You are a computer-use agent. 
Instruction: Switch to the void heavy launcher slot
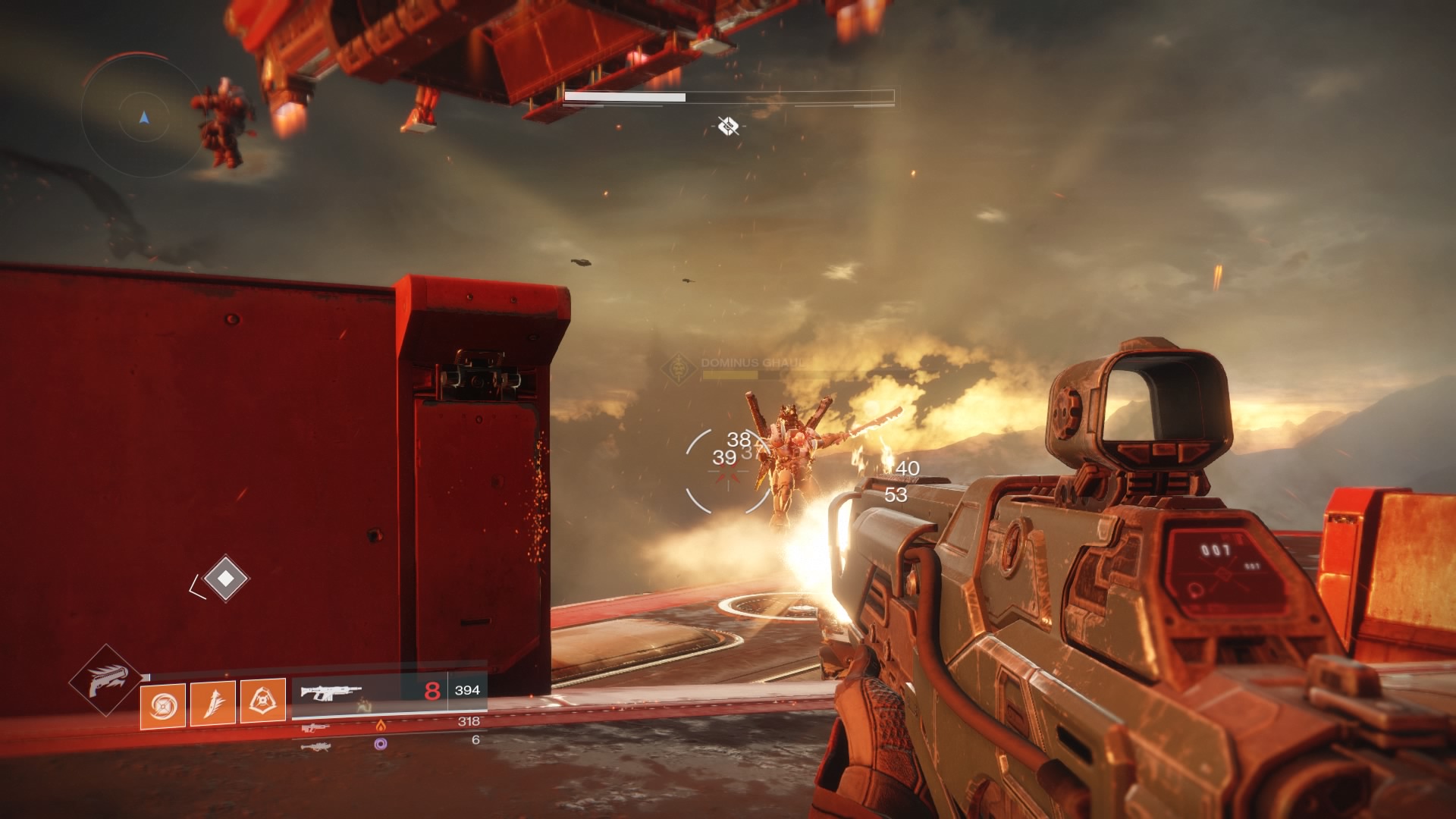[388, 744]
